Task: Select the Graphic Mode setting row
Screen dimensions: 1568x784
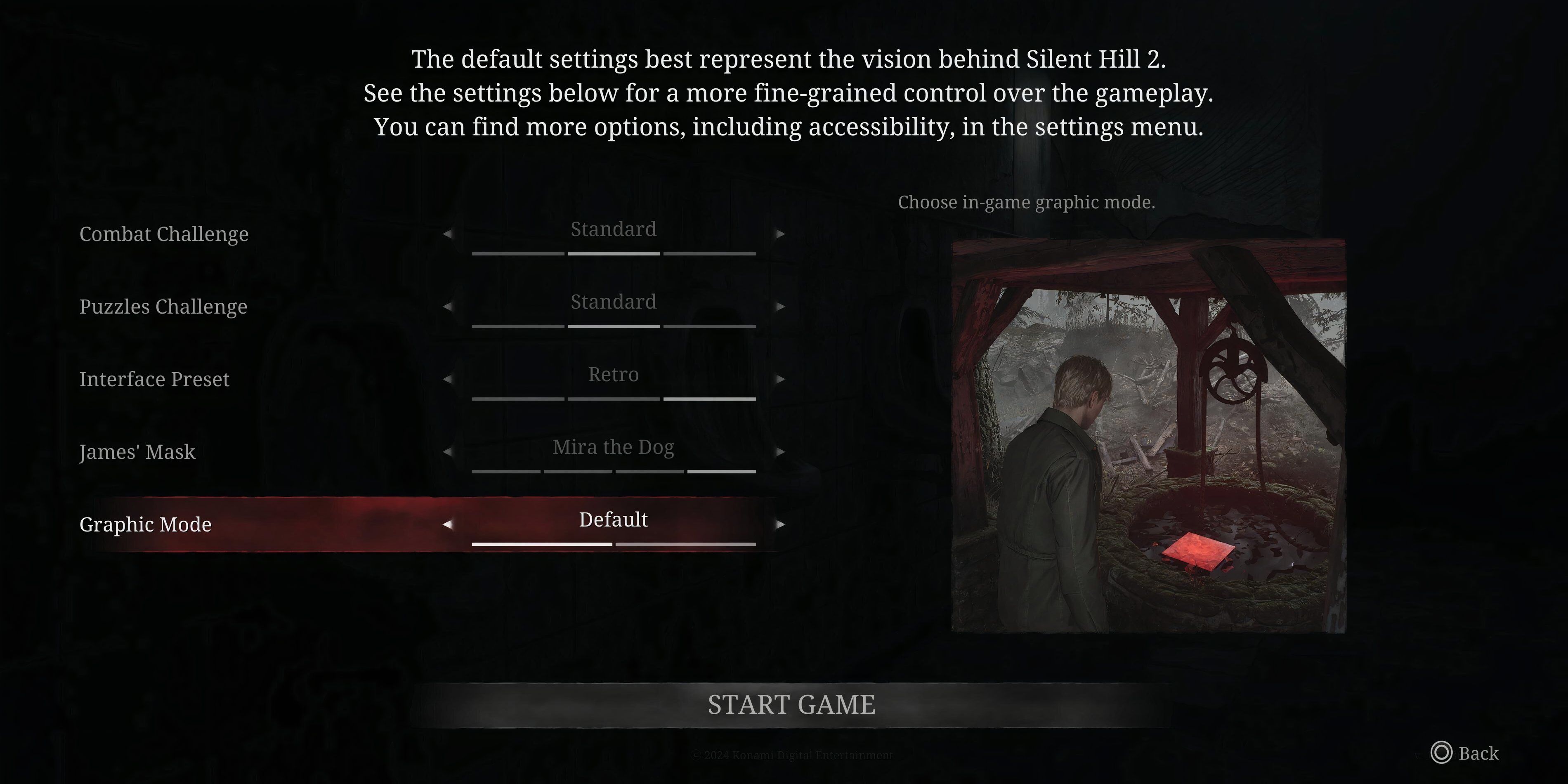Action: (x=146, y=525)
